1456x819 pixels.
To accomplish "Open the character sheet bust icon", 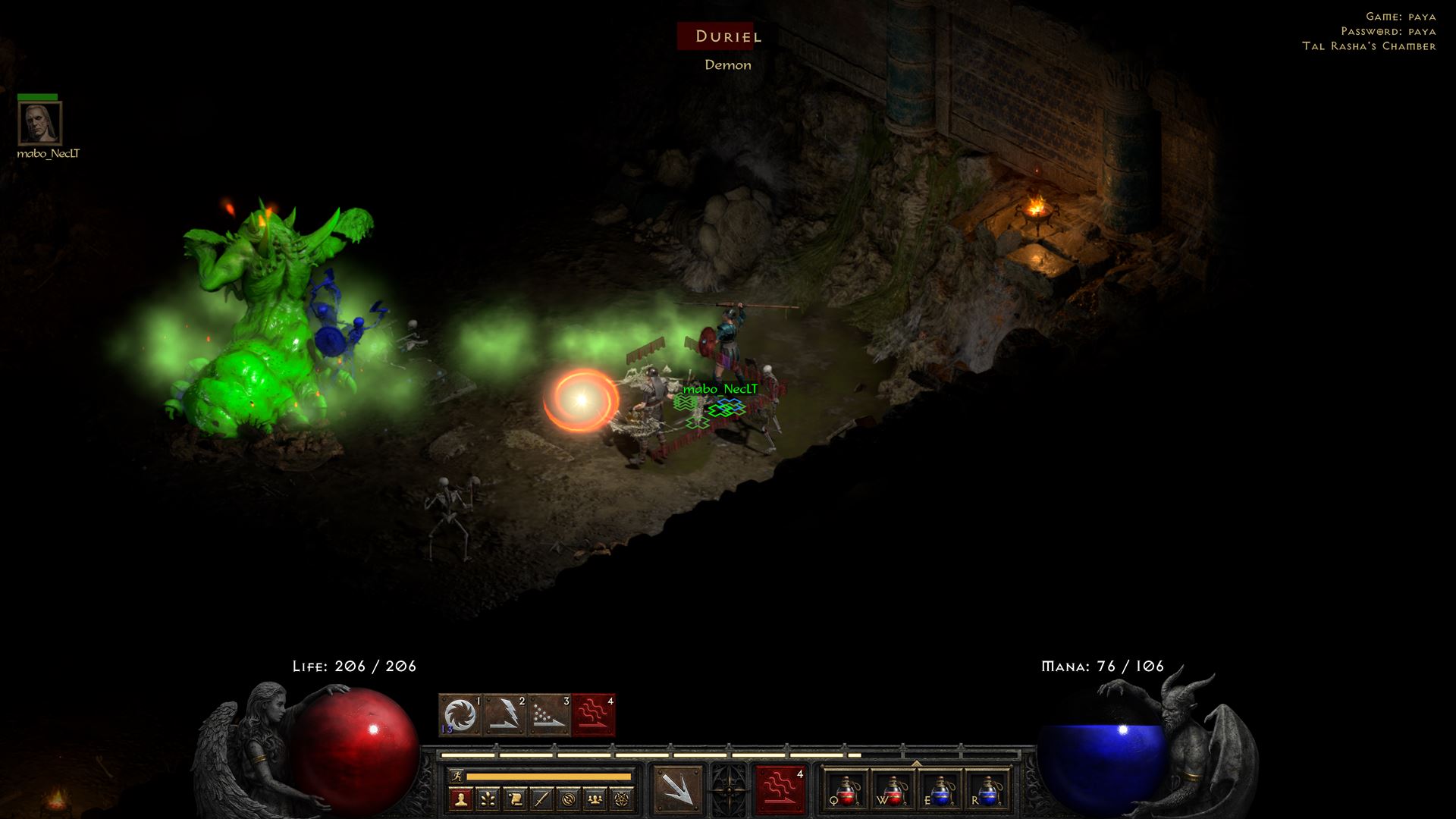I will (x=460, y=799).
